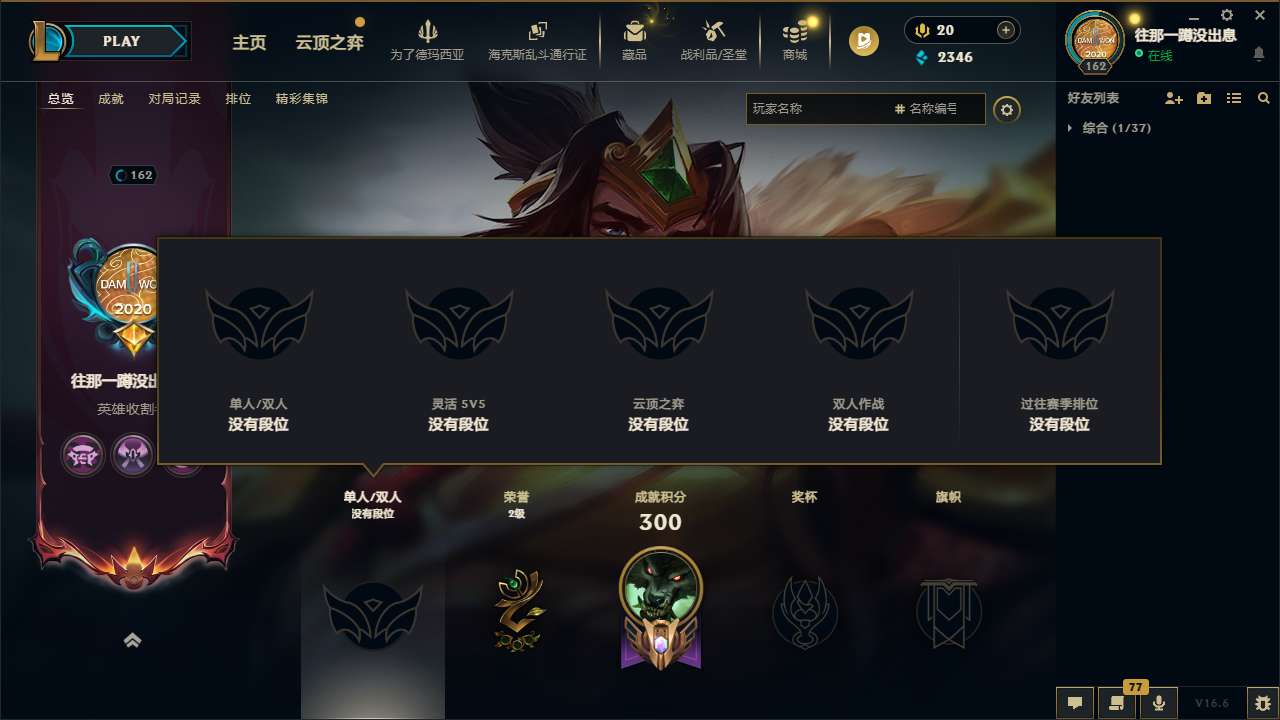This screenshot has height=720, width=1280.
Task: Open the missions icon showing 77 badge
Action: [x=1117, y=704]
